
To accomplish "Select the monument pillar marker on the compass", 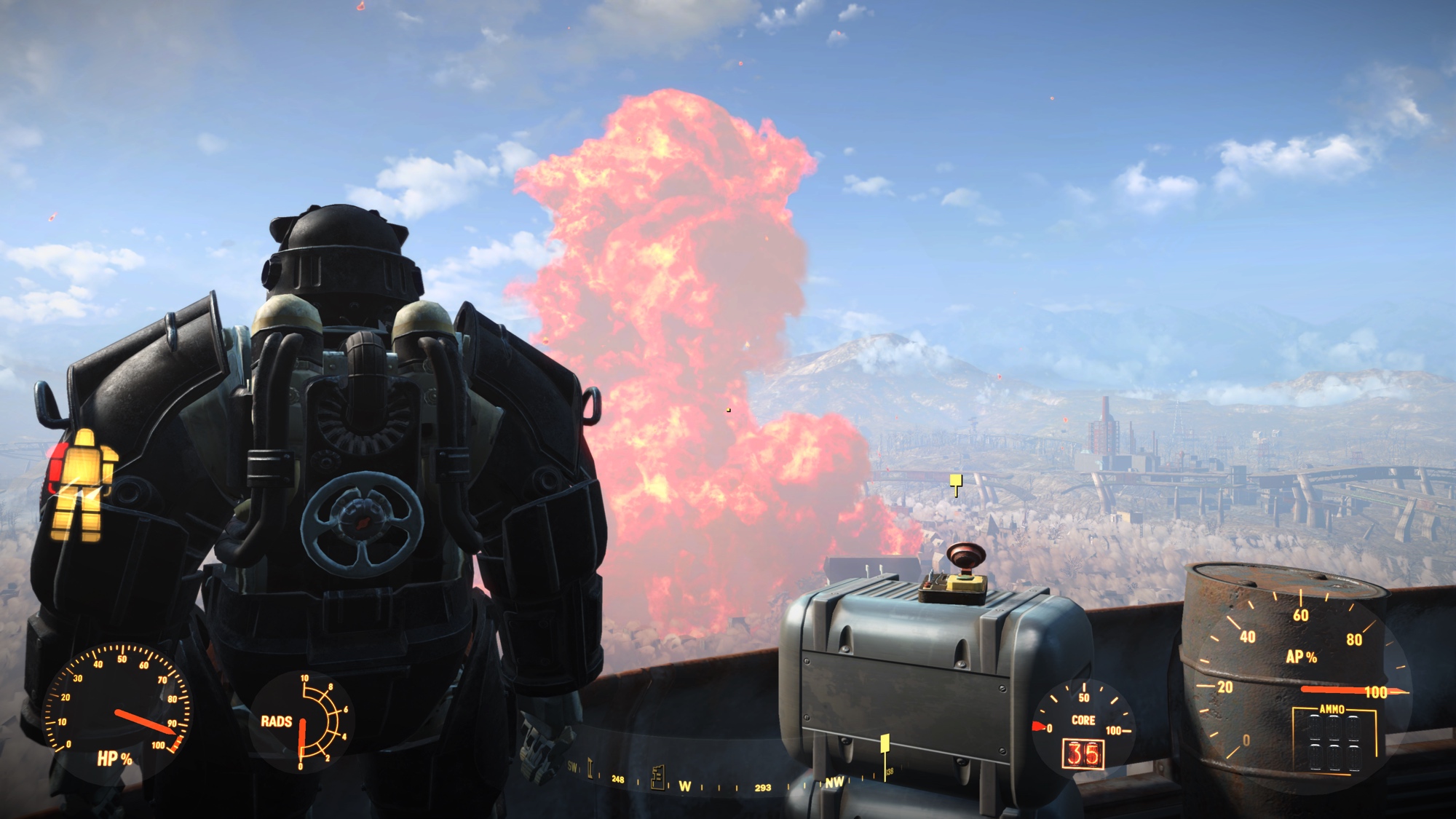I will tap(590, 769).
